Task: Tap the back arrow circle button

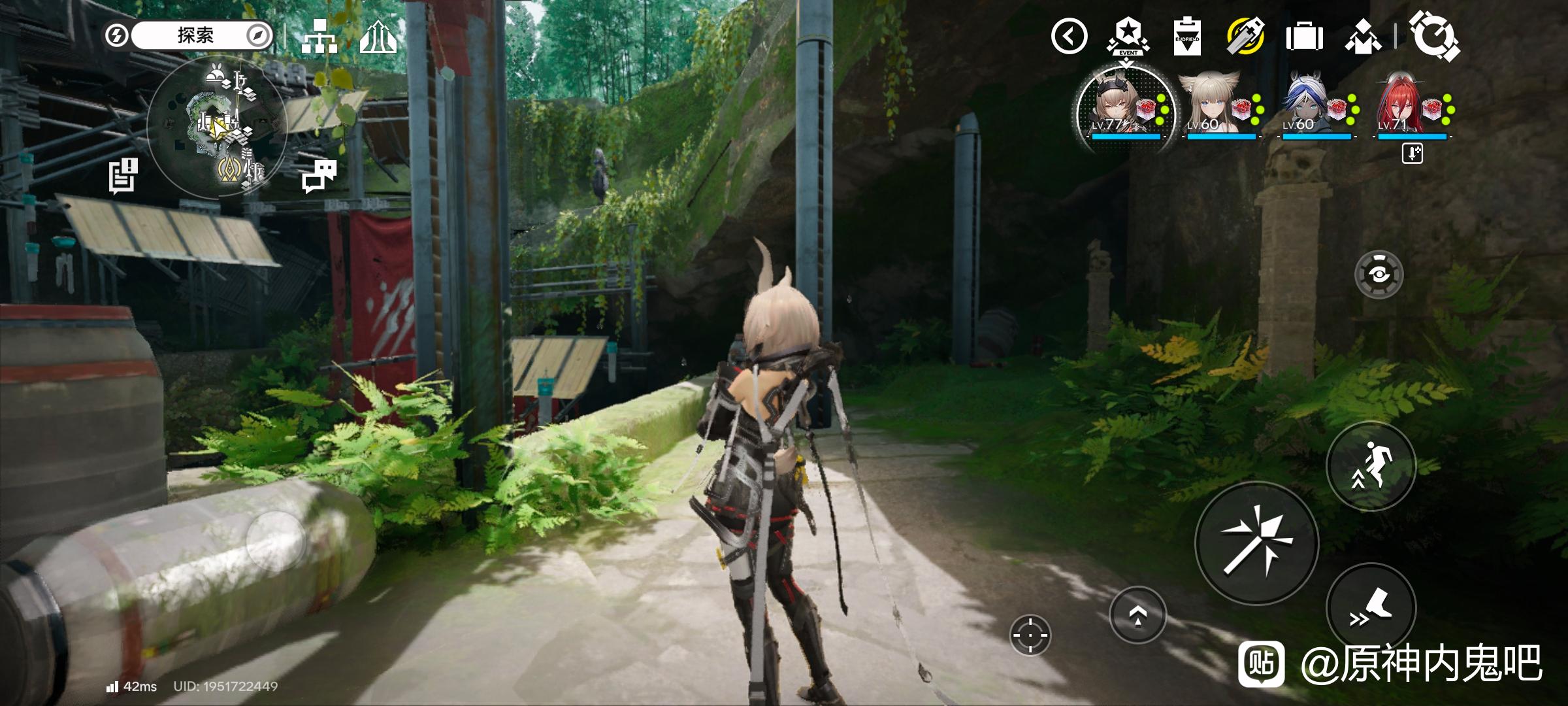Action: [1069, 36]
